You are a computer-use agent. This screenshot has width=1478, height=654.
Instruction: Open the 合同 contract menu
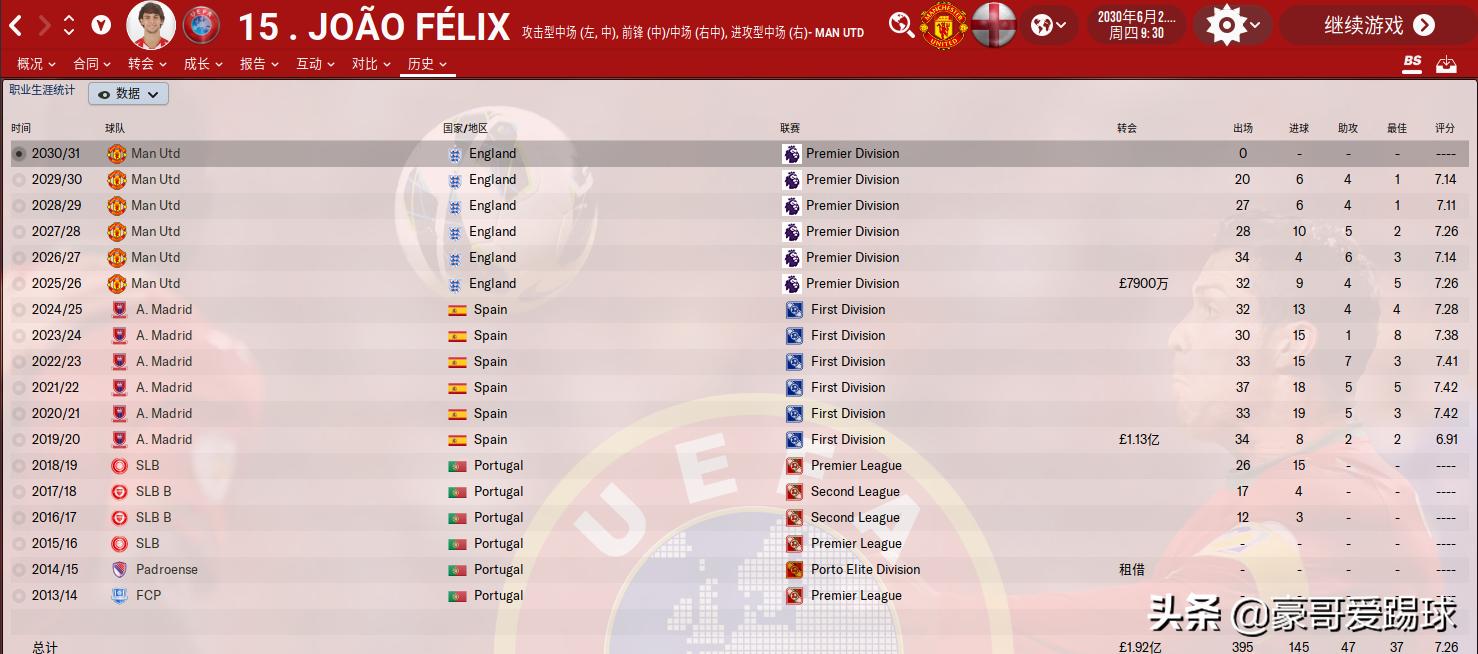[x=92, y=64]
